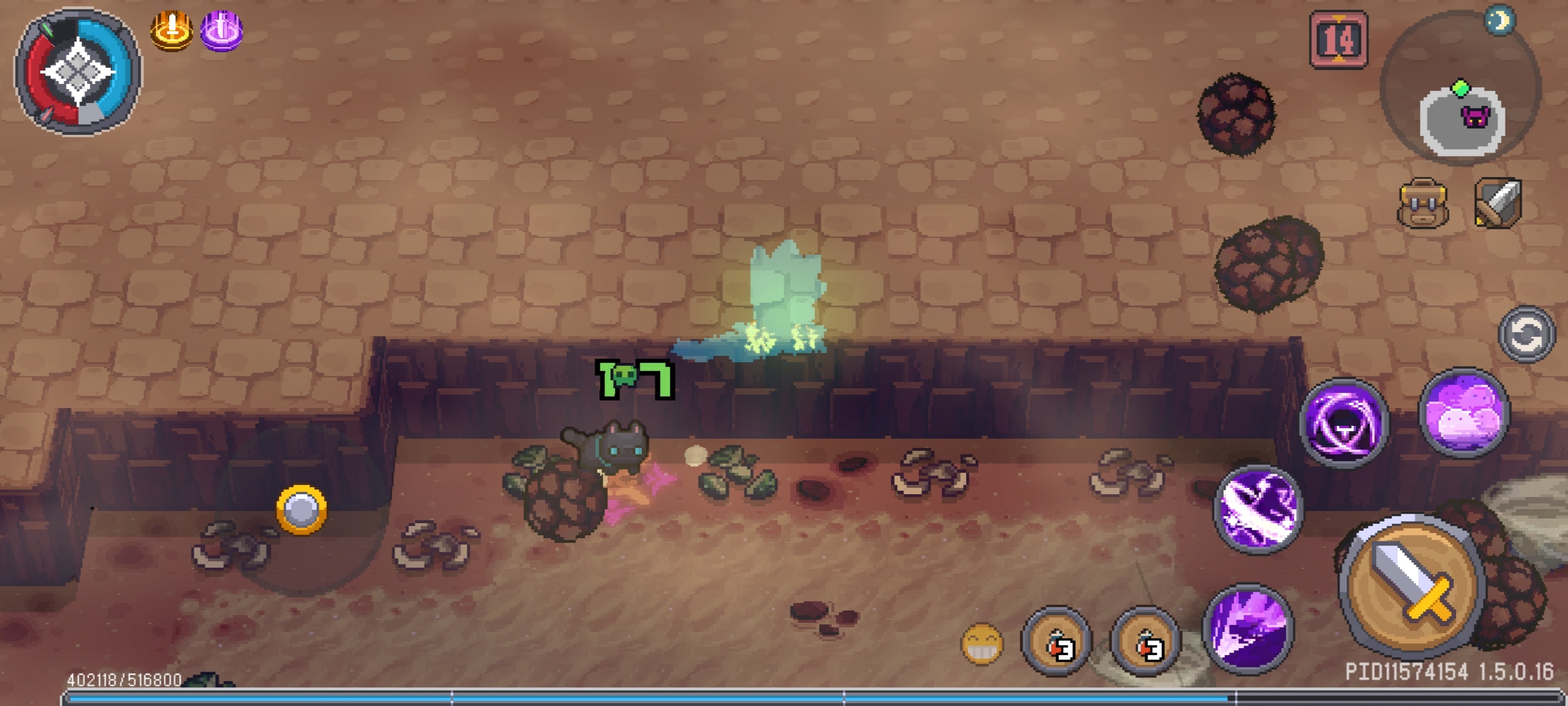Activate the purple vortex skill
The height and width of the screenshot is (706, 1568).
(1344, 423)
